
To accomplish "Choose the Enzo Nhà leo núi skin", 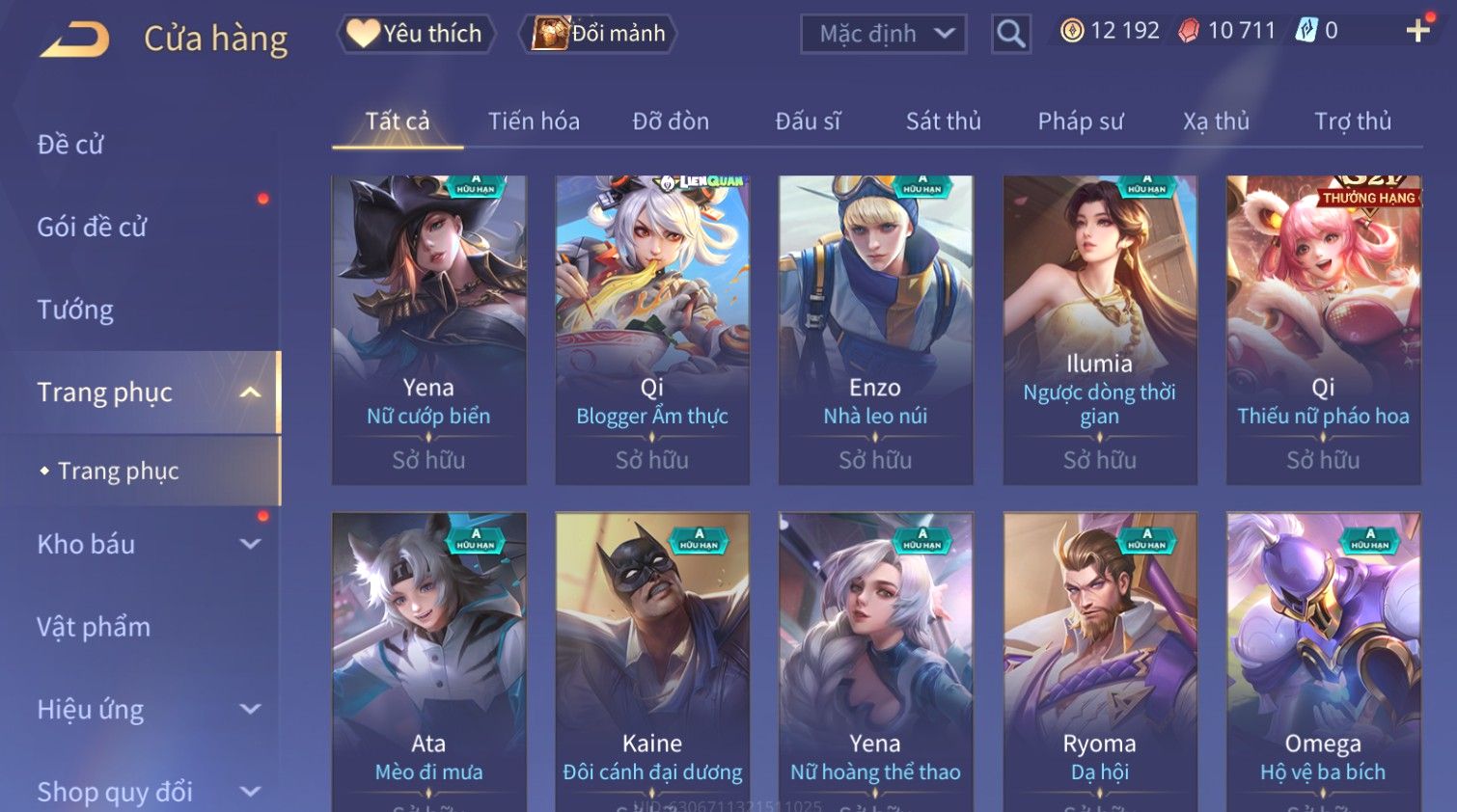I will coord(875,329).
